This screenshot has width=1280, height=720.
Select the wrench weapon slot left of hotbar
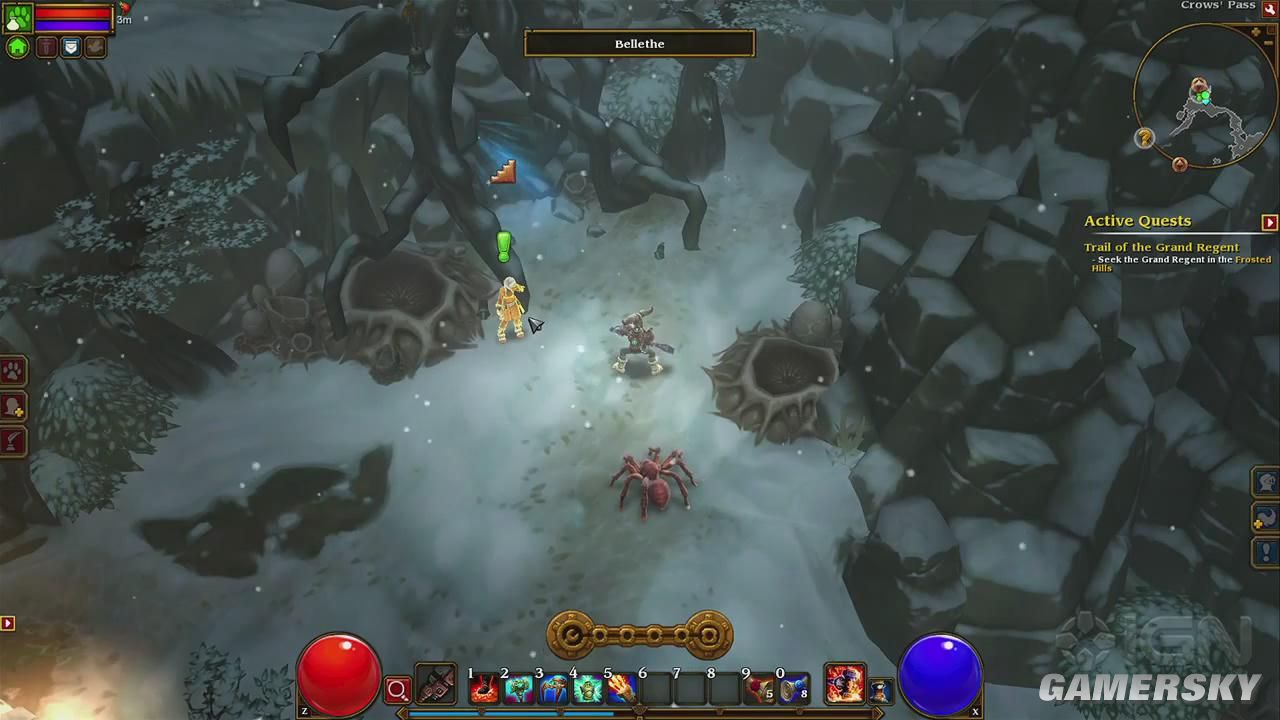point(436,685)
